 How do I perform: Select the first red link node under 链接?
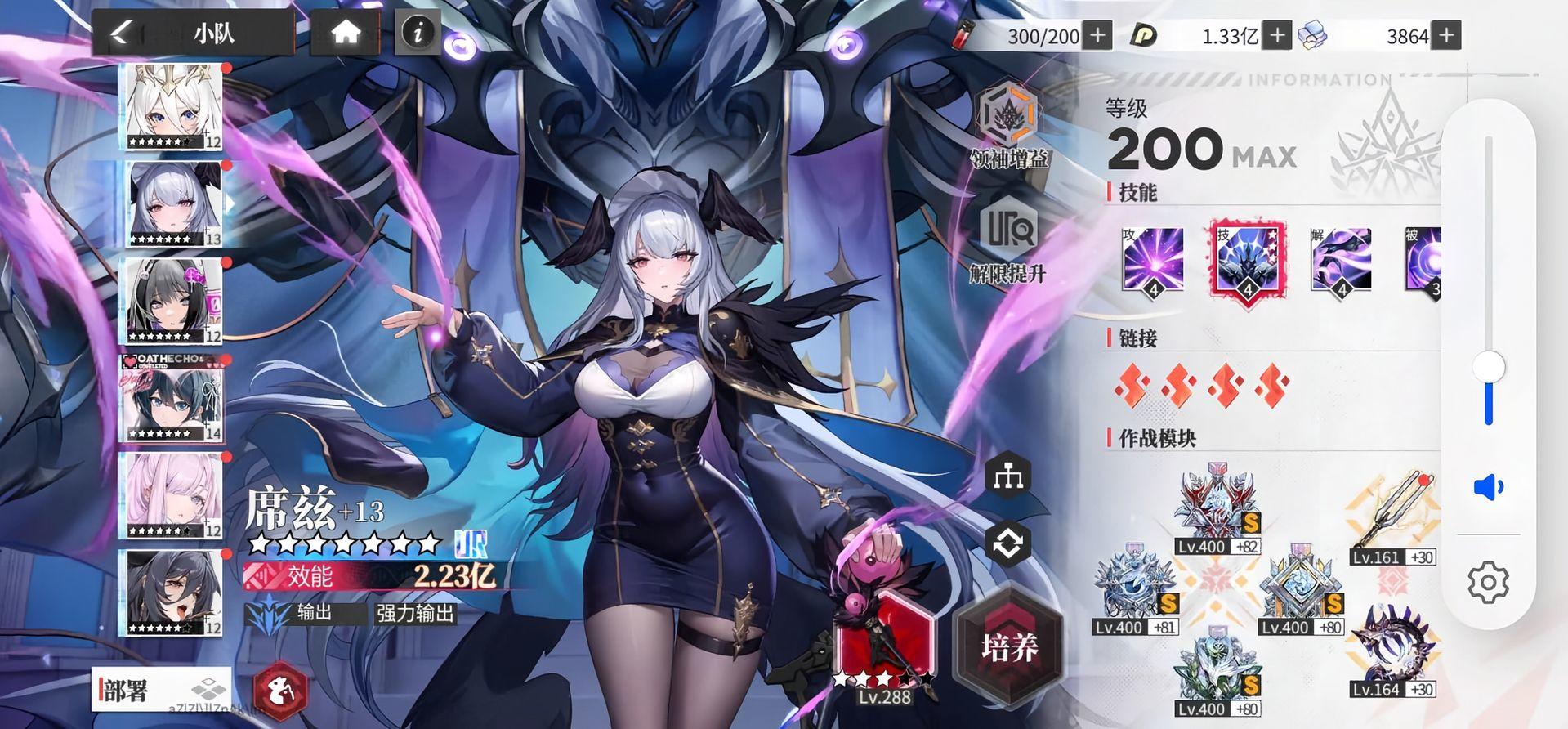coord(1134,384)
